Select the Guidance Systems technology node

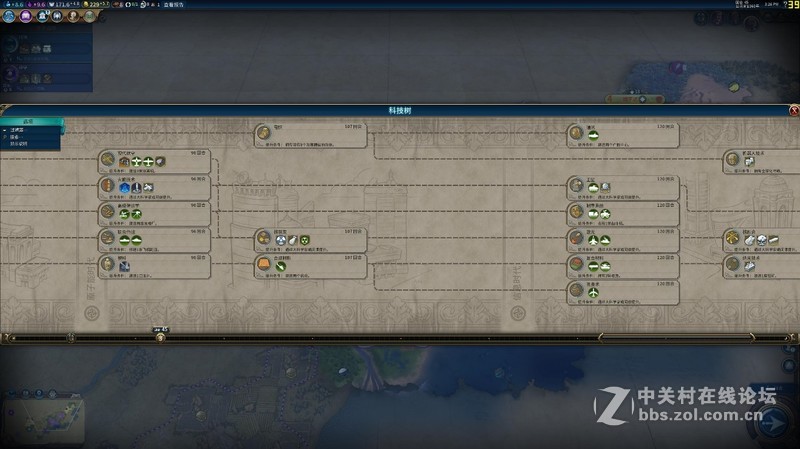click(620, 212)
